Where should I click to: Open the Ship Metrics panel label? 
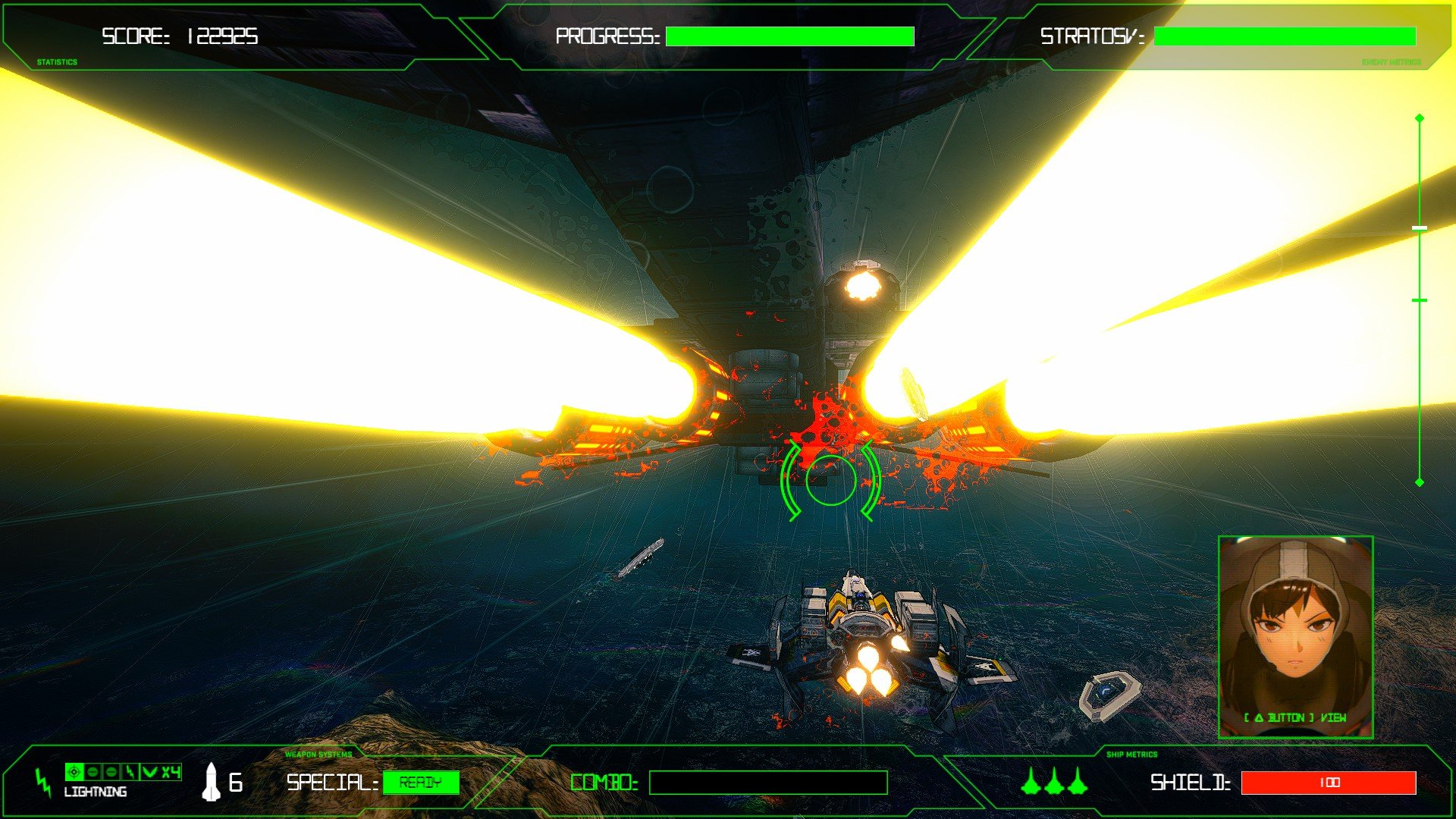coord(1131,755)
